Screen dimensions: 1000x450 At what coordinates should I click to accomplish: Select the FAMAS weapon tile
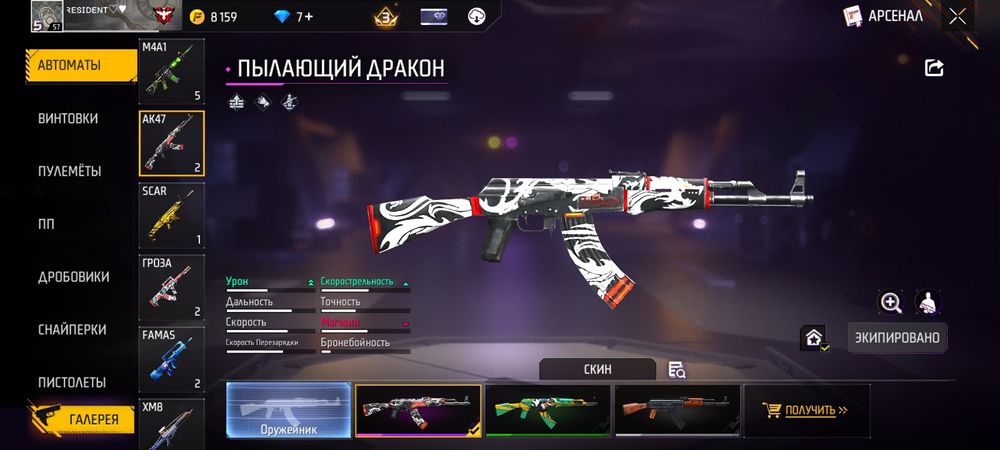(x=171, y=359)
